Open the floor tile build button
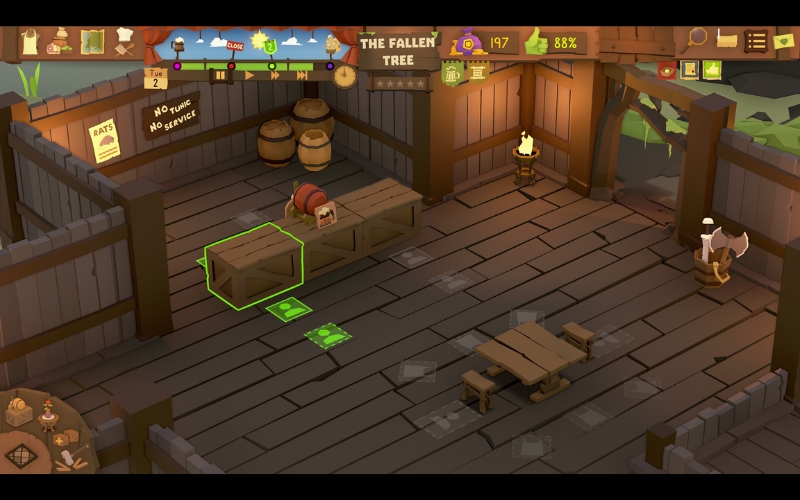800x500 pixels. pyautogui.click(x=21, y=456)
